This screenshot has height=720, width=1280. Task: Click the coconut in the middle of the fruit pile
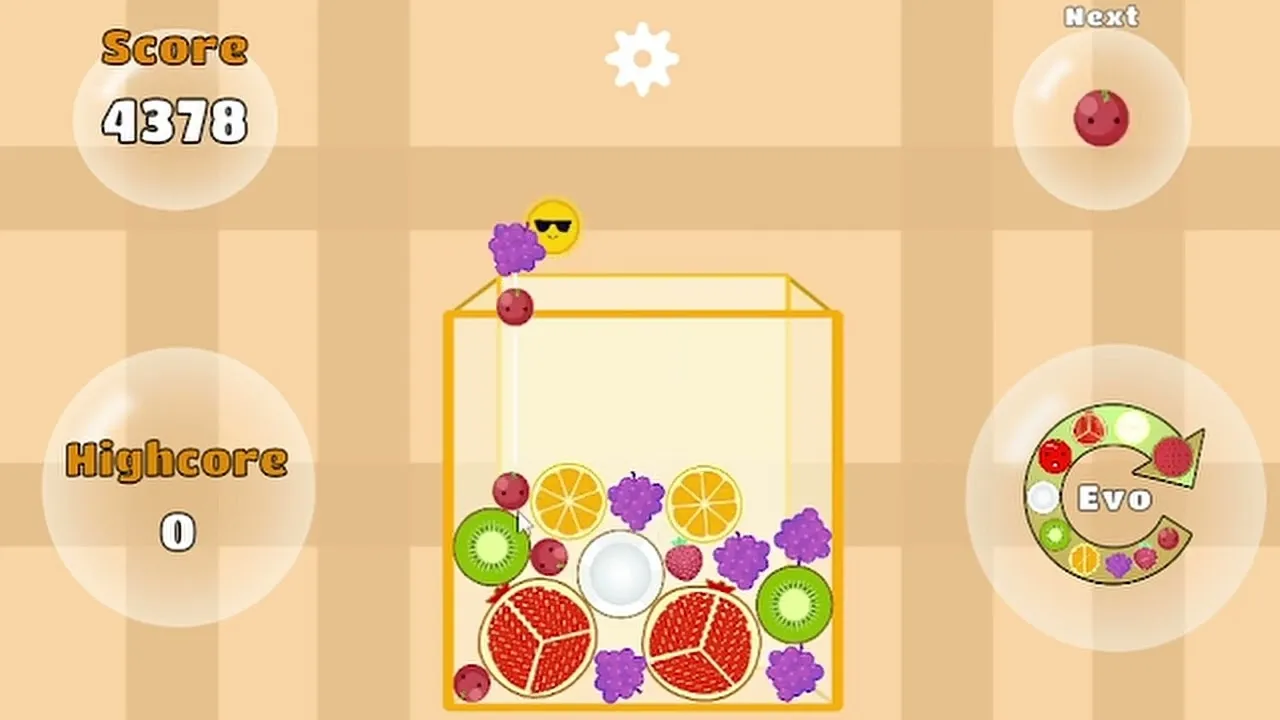(x=620, y=573)
